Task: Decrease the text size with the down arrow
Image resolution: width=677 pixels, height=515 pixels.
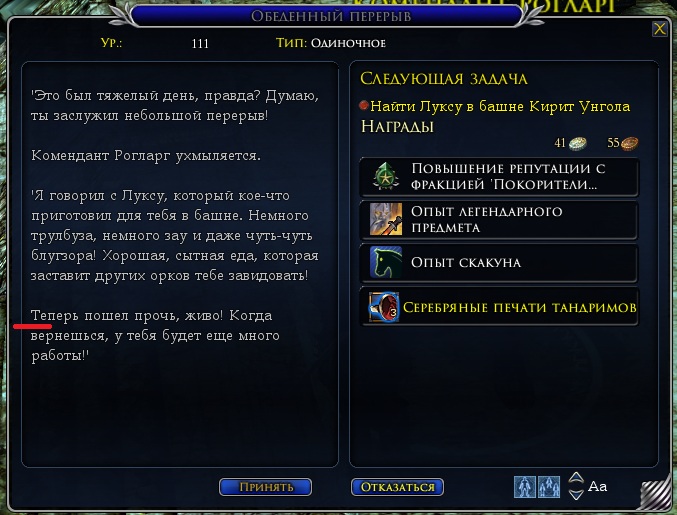Action: click(575, 494)
